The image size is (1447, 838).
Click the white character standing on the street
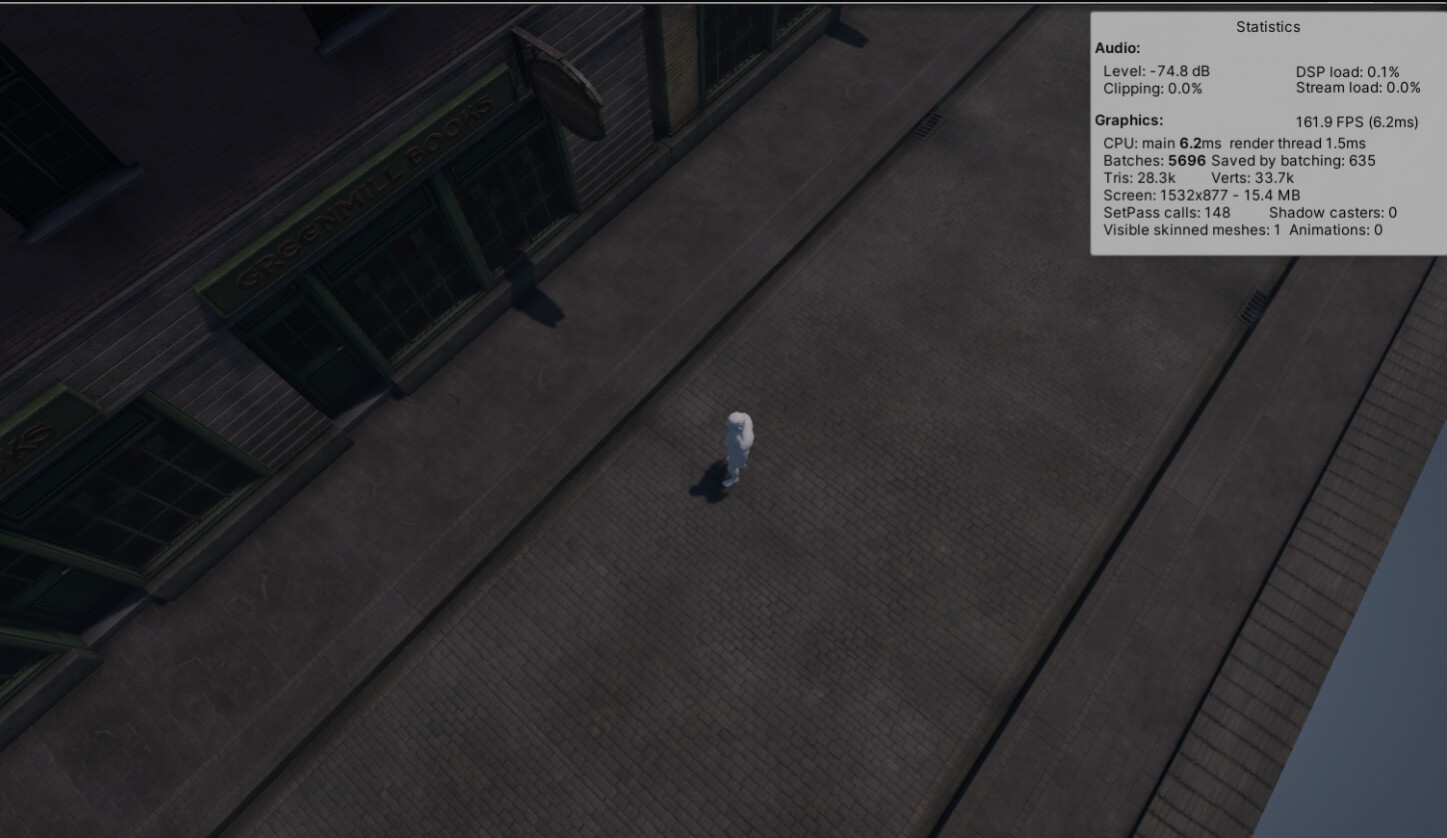(739, 445)
